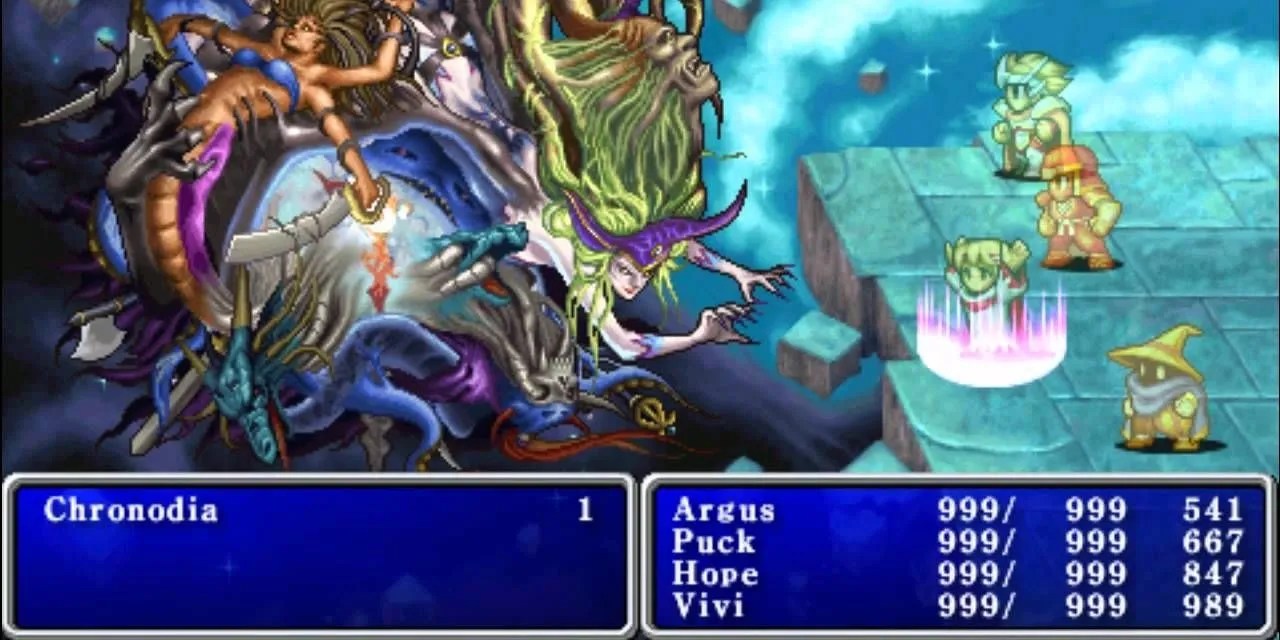This screenshot has width=1280, height=640.
Task: Pick Hope from the party list
Action: click(715, 574)
